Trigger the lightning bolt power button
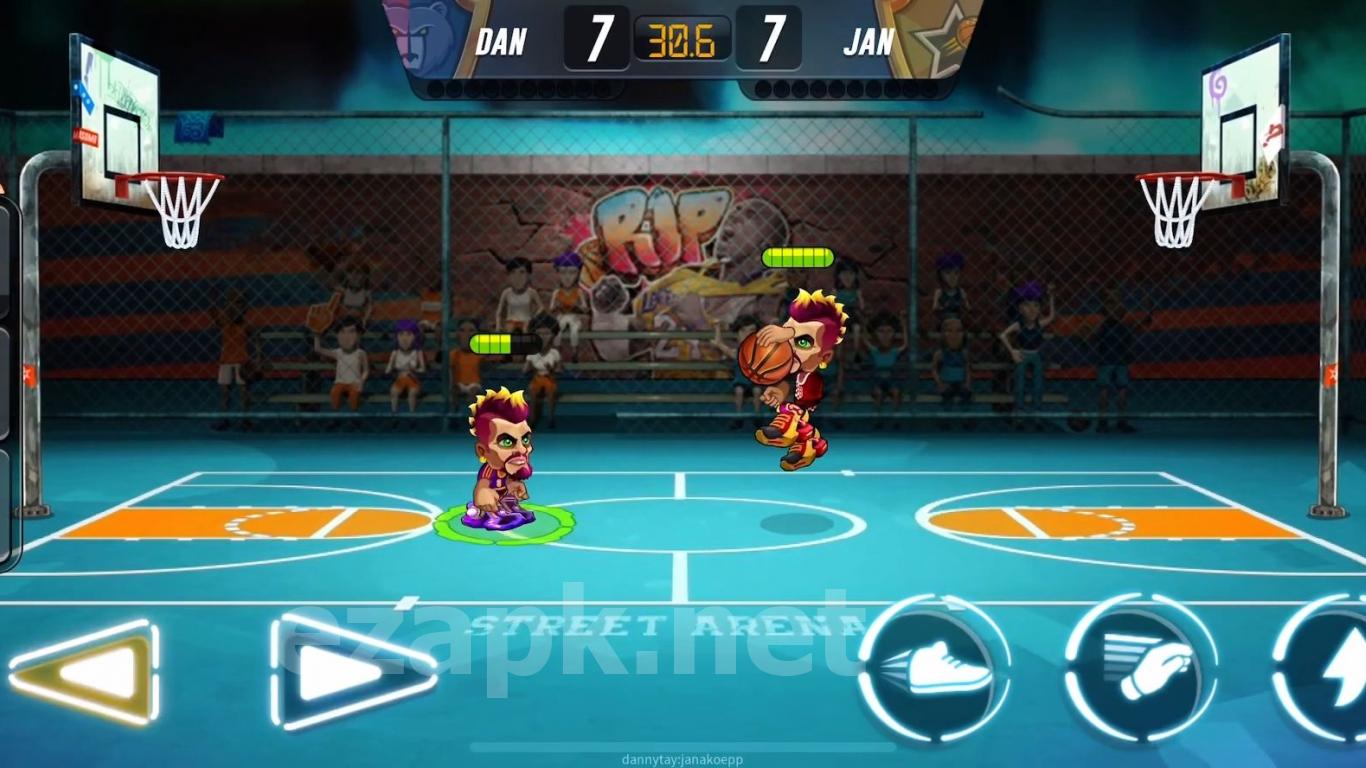Image resolution: width=1366 pixels, height=768 pixels. pyautogui.click(x=1330, y=668)
